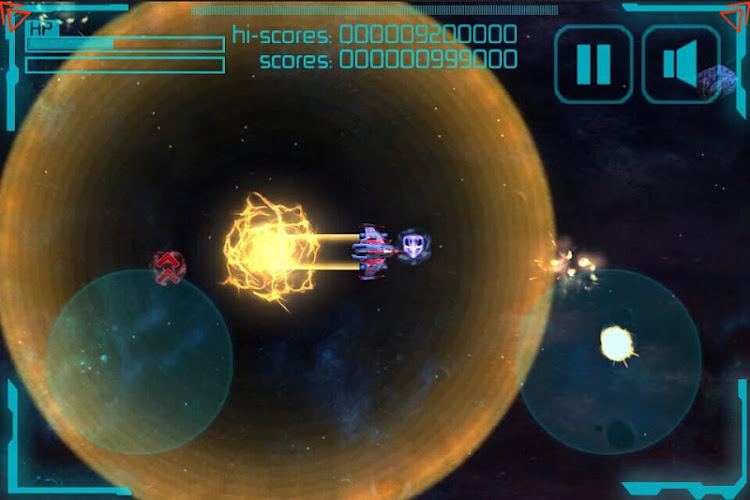Pause the game
The width and height of the screenshot is (750, 500).
click(x=593, y=65)
